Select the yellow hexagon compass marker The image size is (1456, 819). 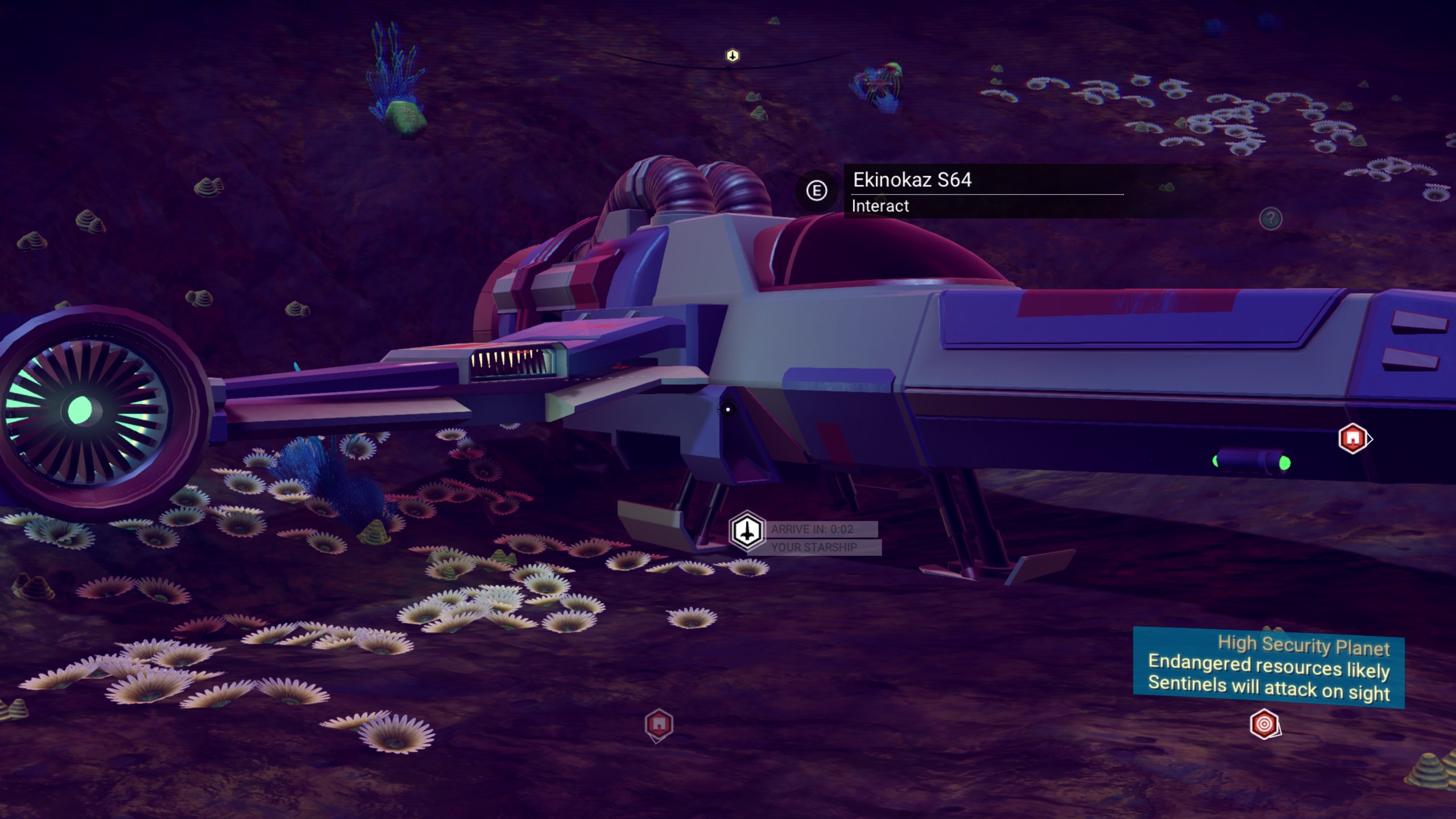coord(733,56)
